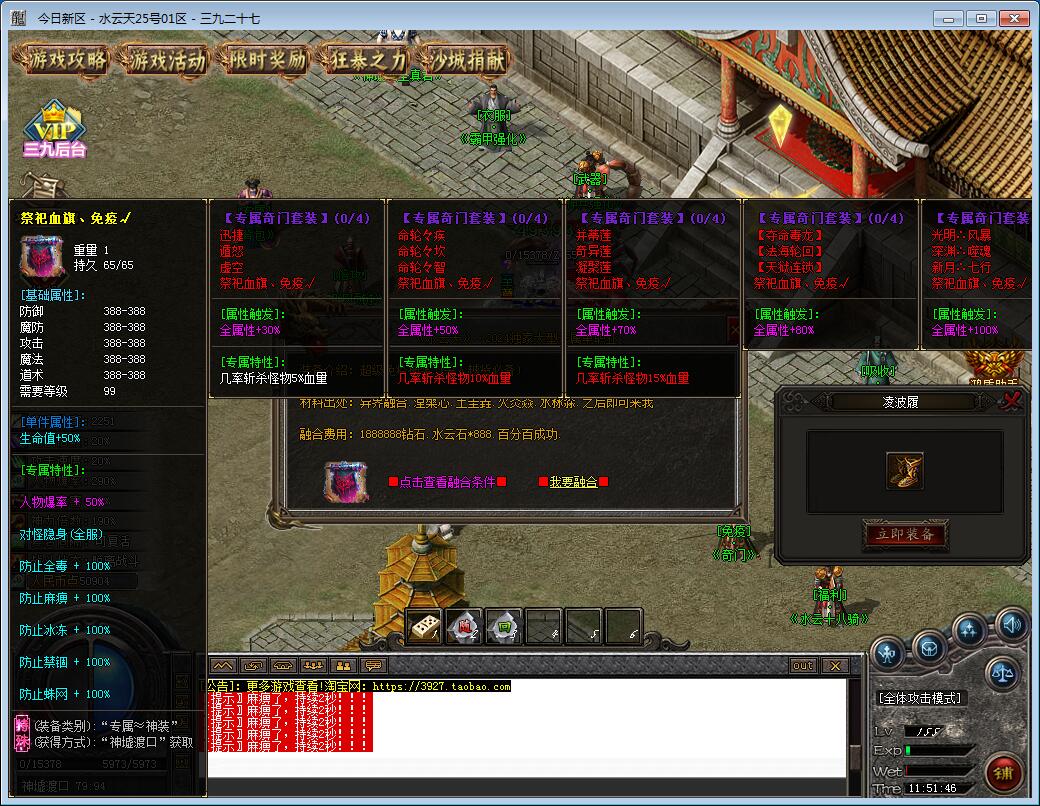
Task: Open the 游戏攻略 game guide menu
Action: pos(66,60)
